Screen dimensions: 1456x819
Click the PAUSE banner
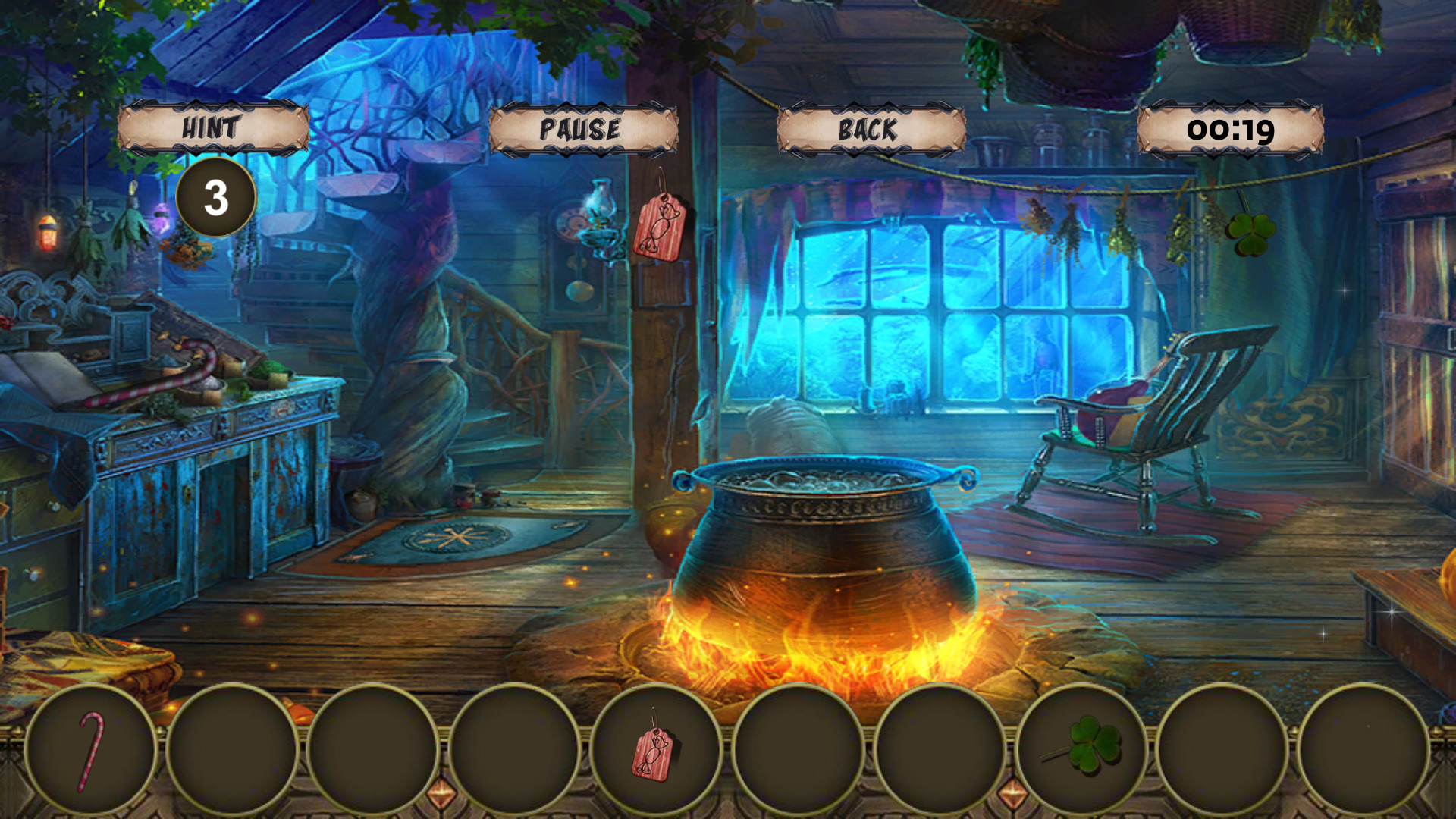pyautogui.click(x=582, y=129)
